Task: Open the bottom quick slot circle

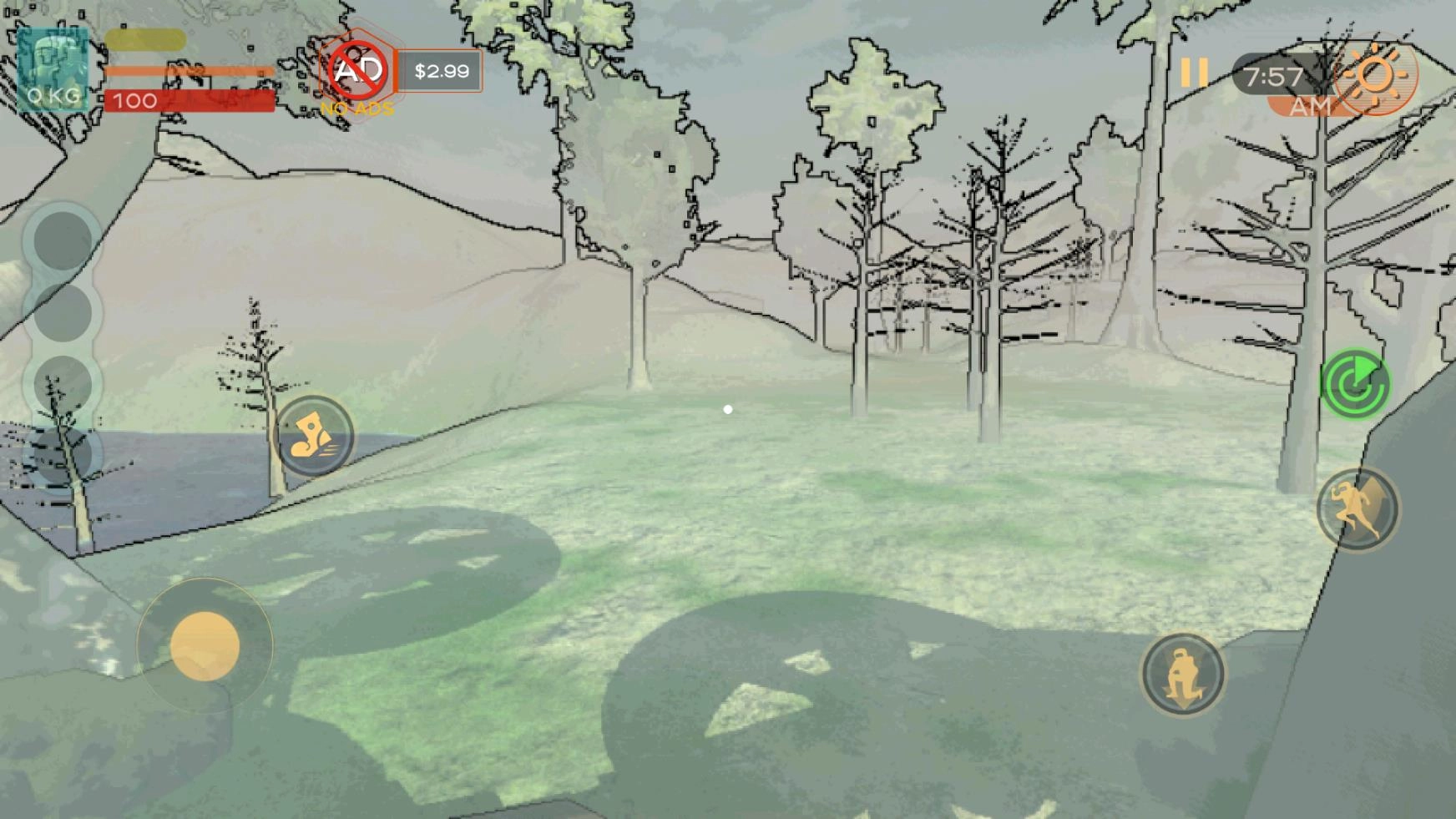Action: (x=62, y=455)
